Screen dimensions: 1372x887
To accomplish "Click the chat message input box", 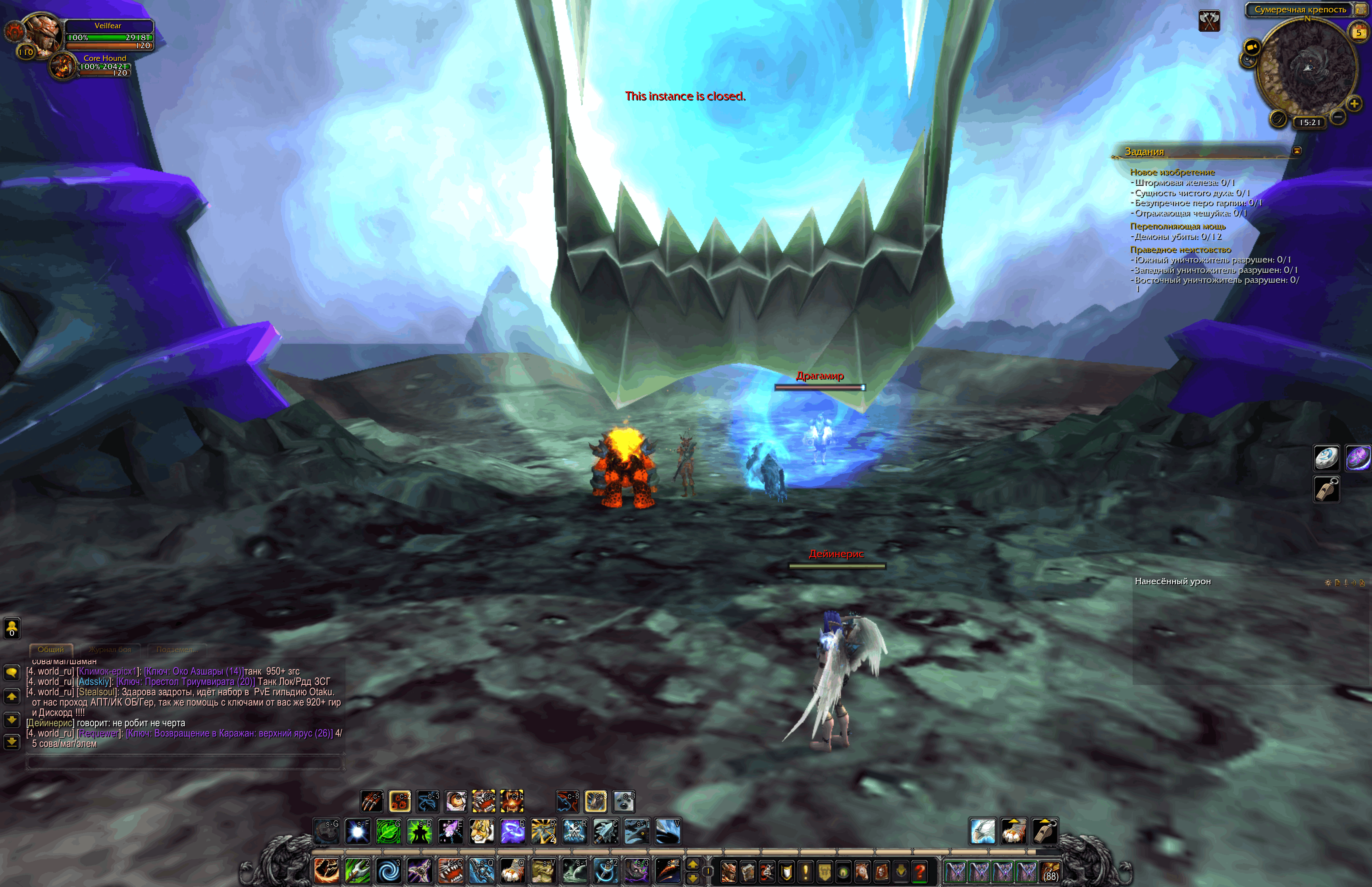I will click(184, 763).
